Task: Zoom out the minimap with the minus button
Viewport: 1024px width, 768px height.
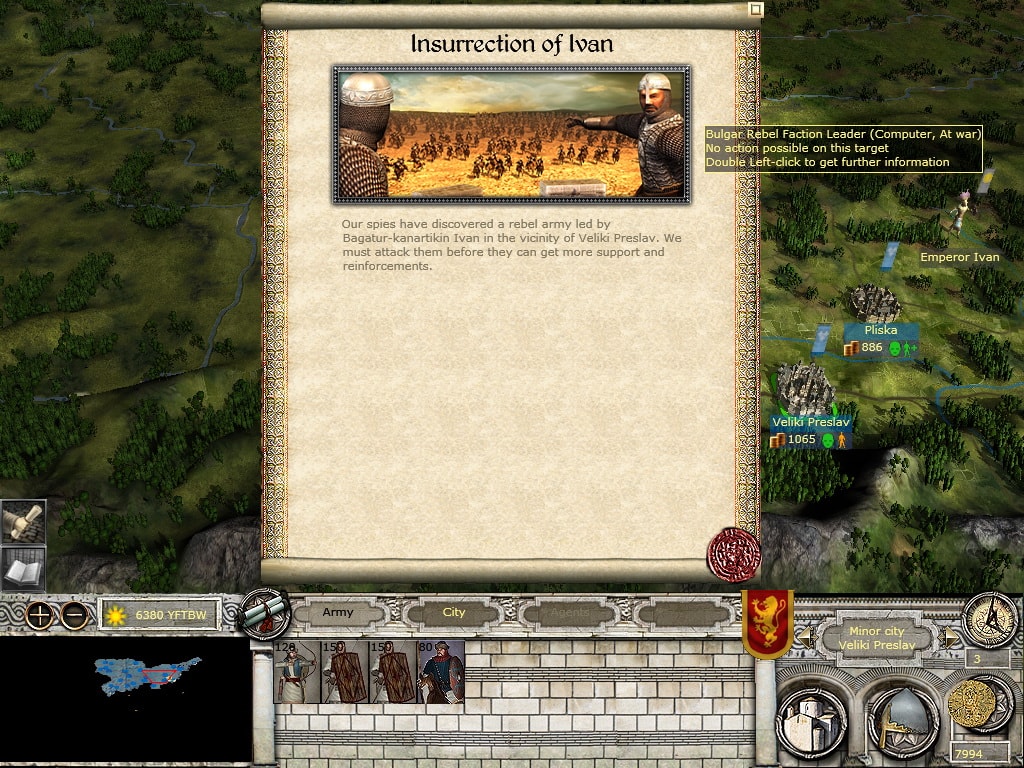Action: [73, 615]
